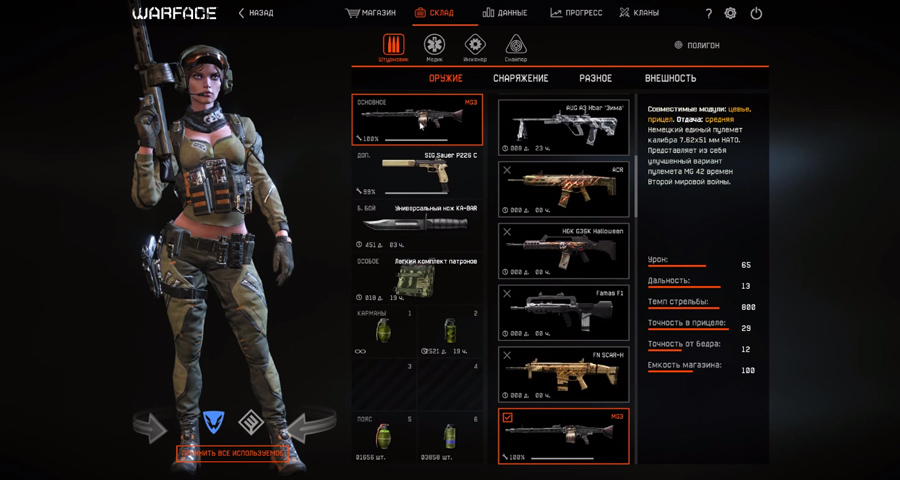The width and height of the screenshot is (900, 480).
Task: Select the SIG Sauer P226 C secondary slot
Action: [x=417, y=173]
